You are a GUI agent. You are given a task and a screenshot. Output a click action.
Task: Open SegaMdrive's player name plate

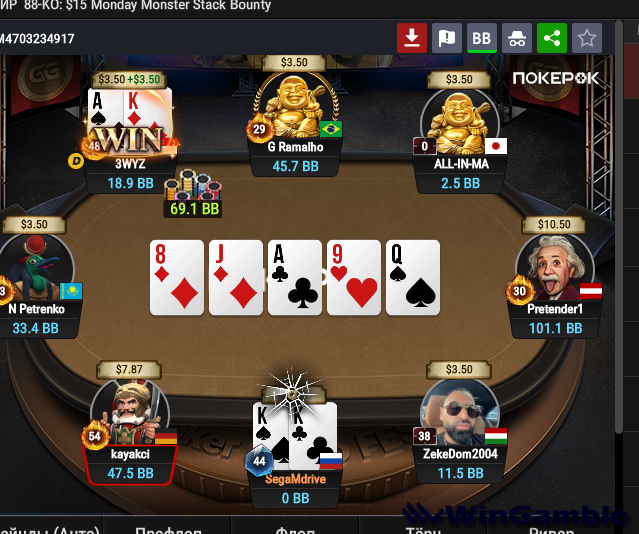(294, 479)
